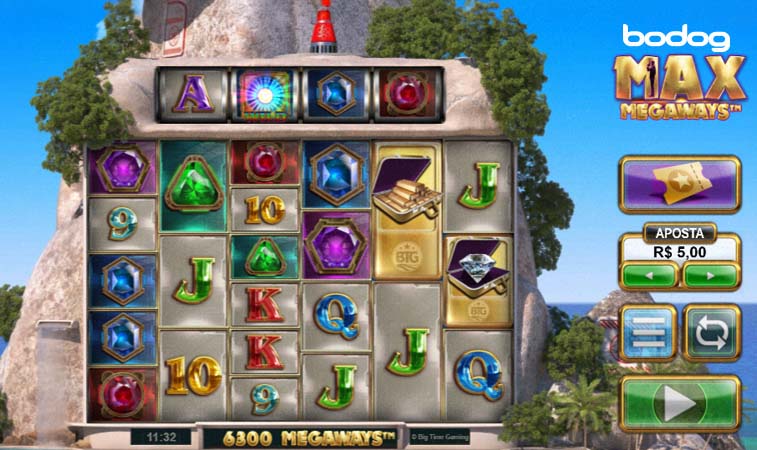Activate autoplay with the circular arrows button

pyautogui.click(x=711, y=333)
